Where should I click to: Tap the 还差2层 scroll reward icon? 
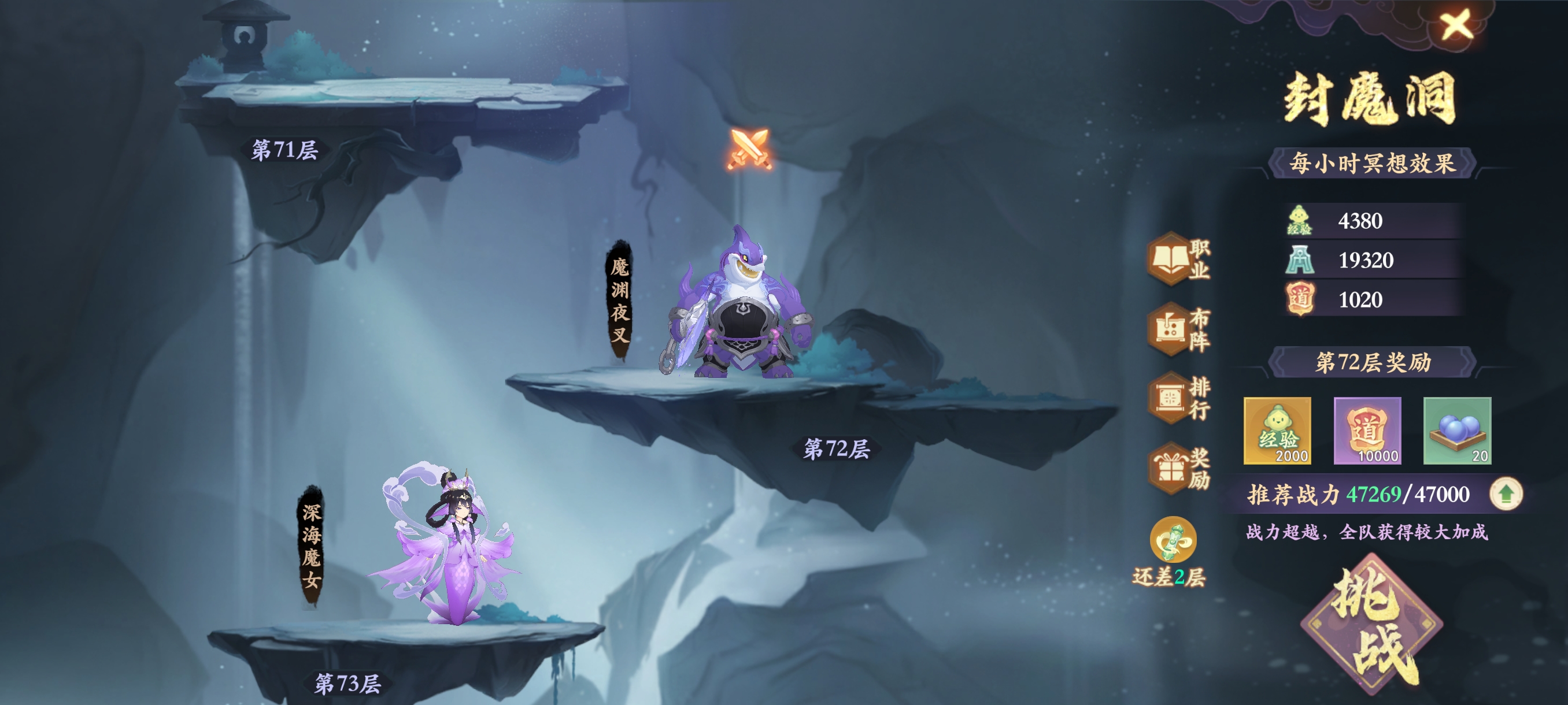[1173, 540]
